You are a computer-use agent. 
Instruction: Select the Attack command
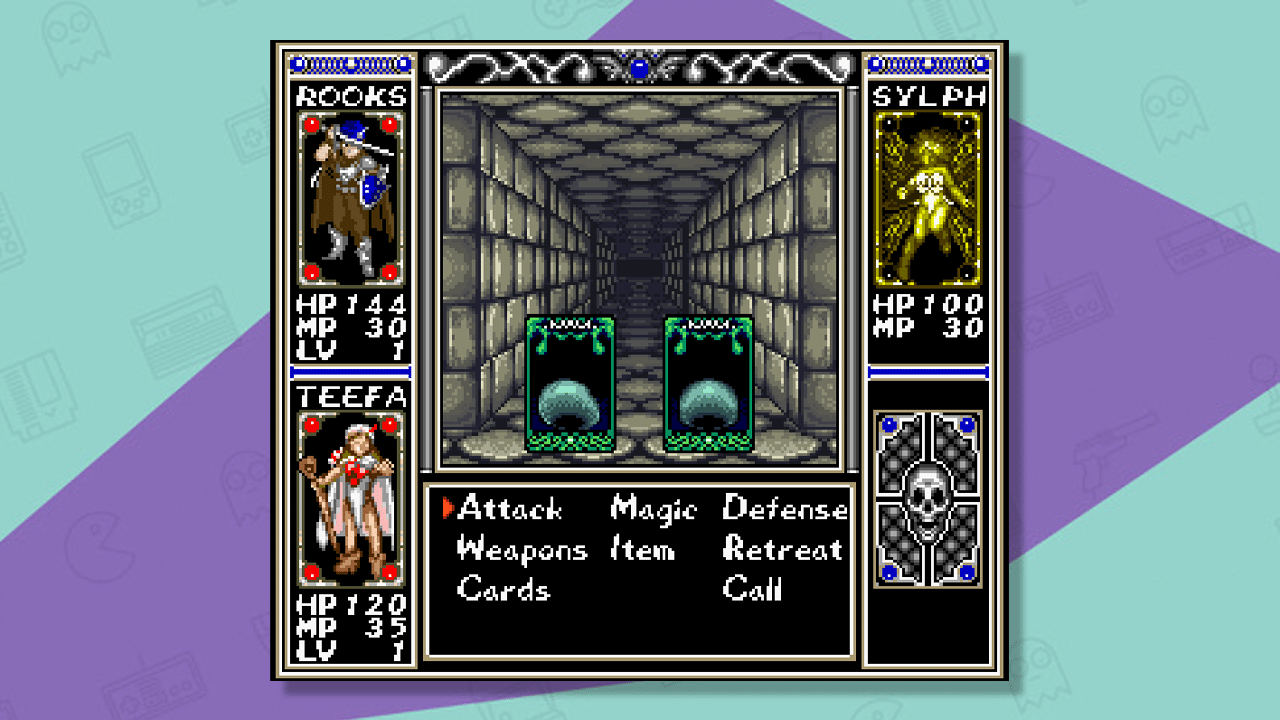pos(508,510)
